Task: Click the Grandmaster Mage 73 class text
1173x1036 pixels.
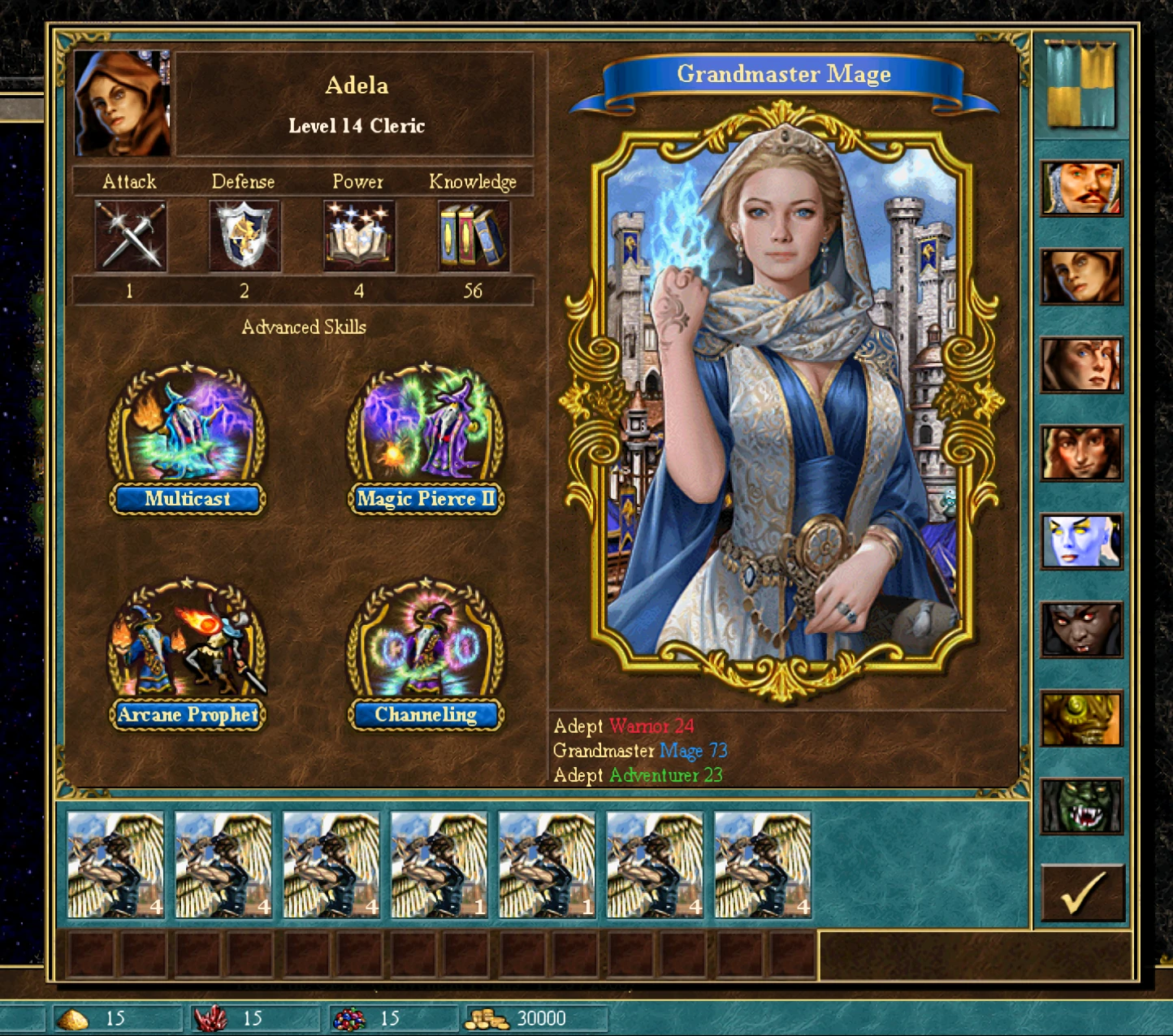Action: pos(642,750)
